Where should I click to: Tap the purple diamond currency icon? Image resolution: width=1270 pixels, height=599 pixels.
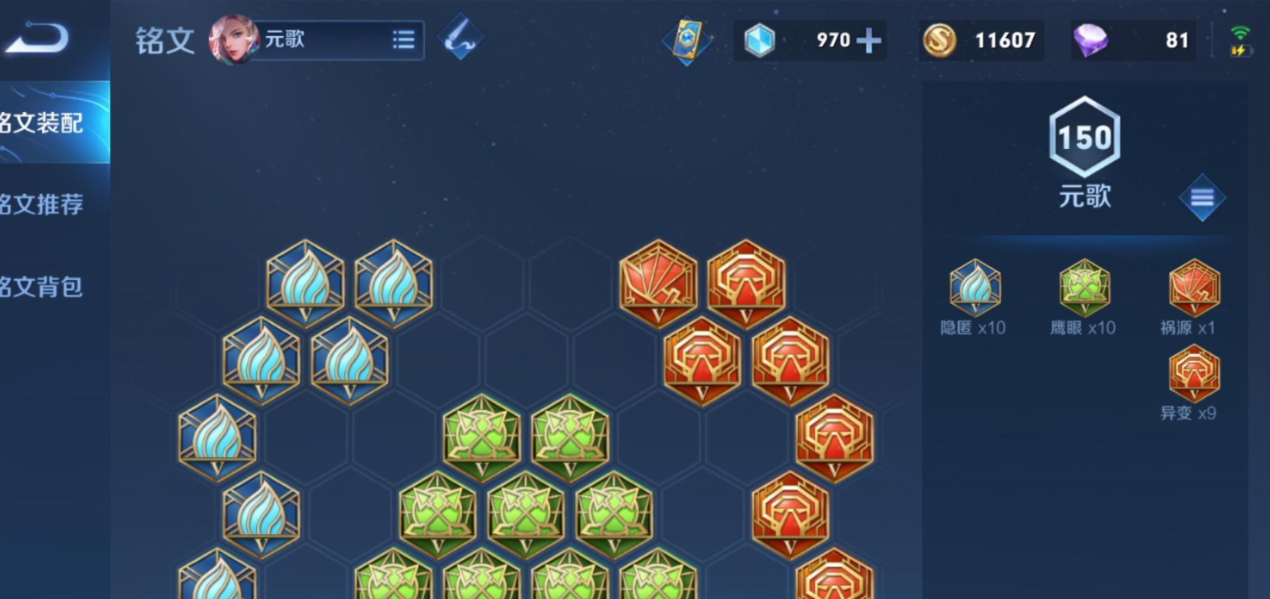click(1090, 41)
